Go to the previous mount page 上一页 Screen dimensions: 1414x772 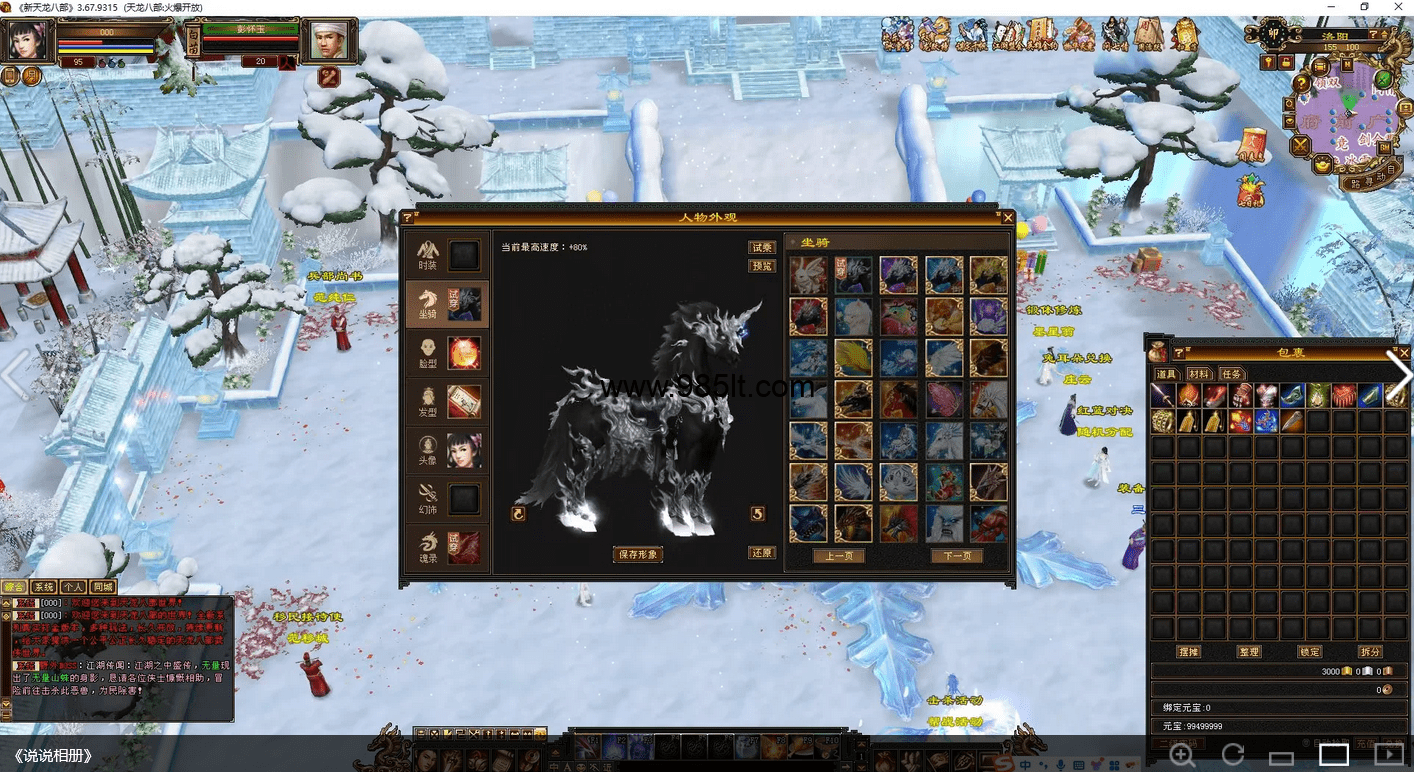[838, 556]
